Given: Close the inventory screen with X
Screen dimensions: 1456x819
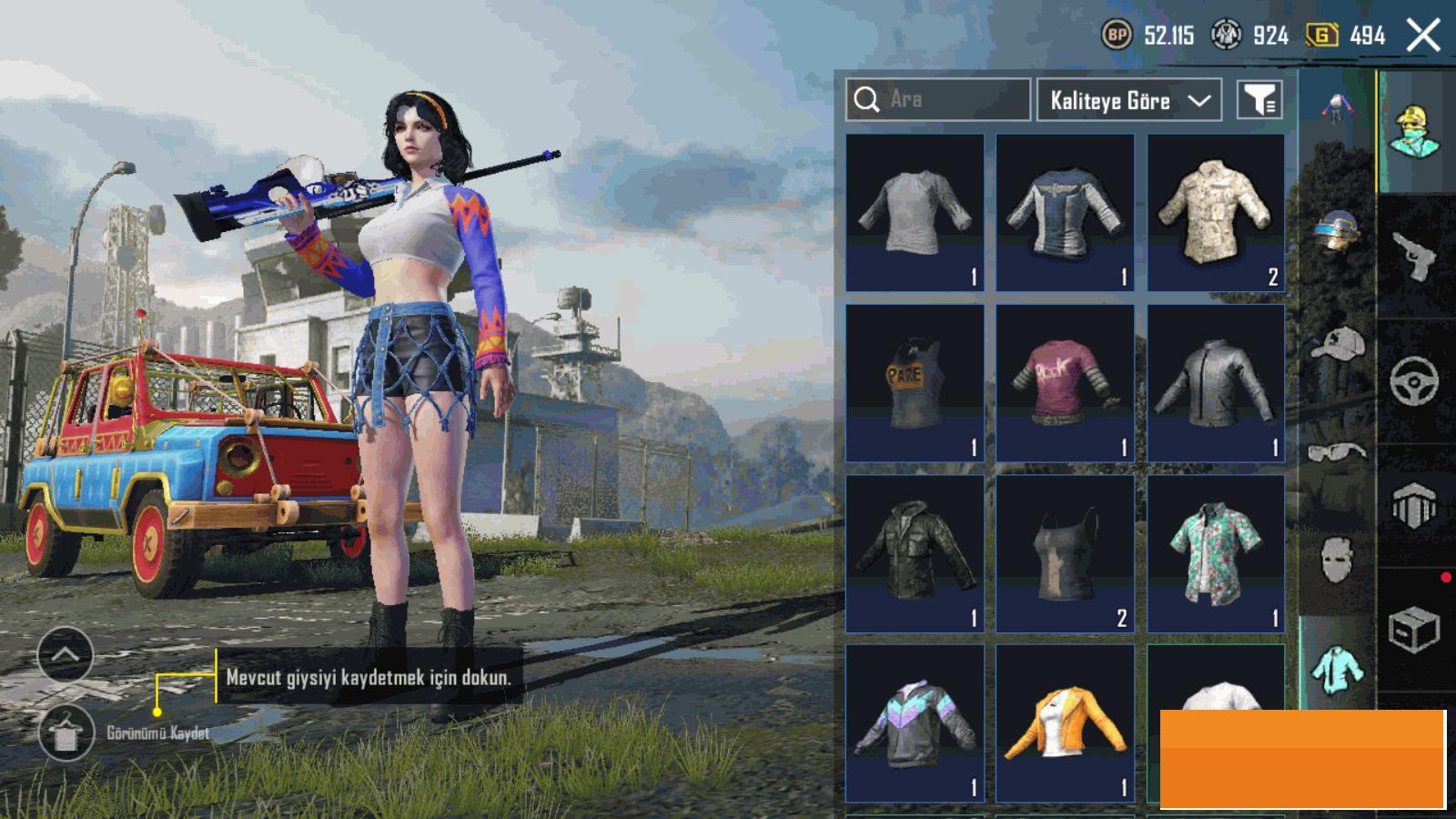Looking at the screenshot, I should [1422, 36].
